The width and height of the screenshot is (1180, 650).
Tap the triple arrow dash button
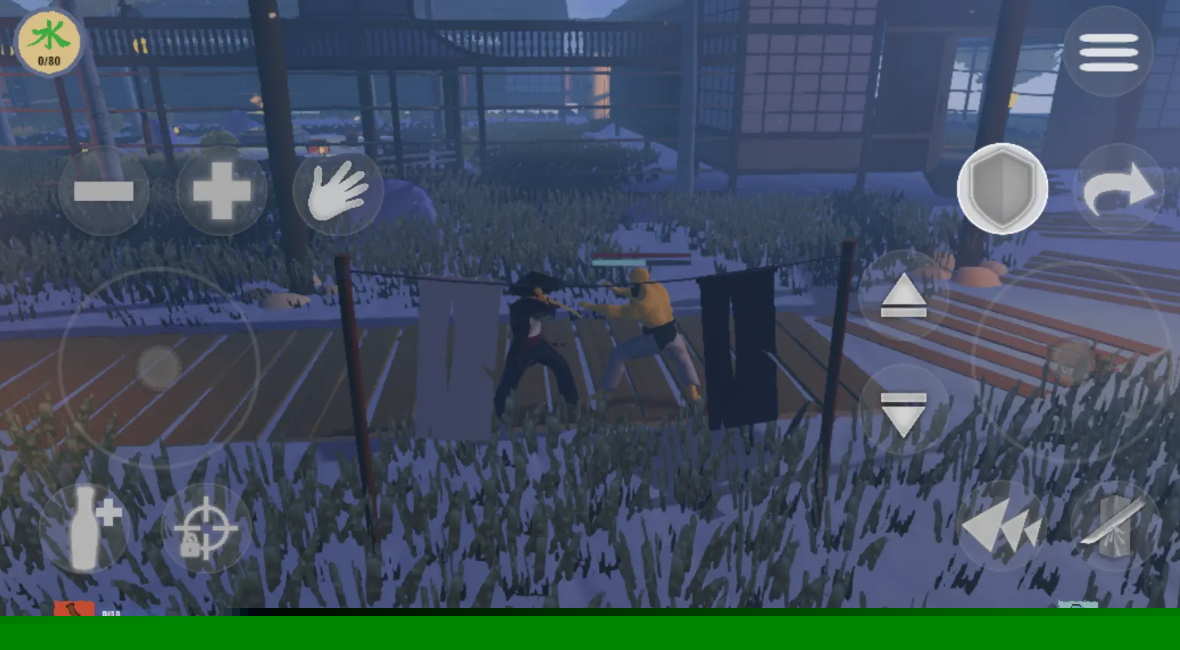(x=1002, y=527)
